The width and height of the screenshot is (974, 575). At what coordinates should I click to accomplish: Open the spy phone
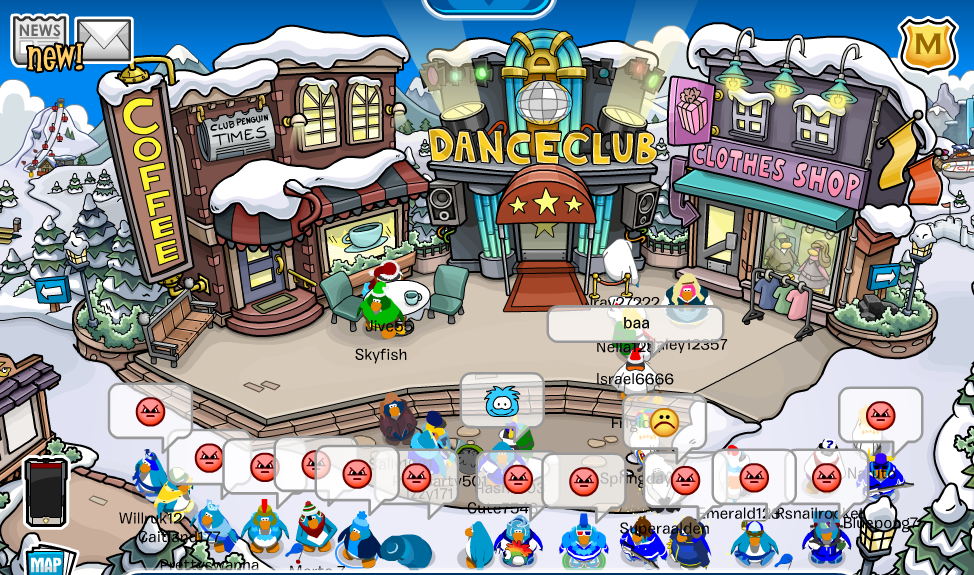[46, 491]
